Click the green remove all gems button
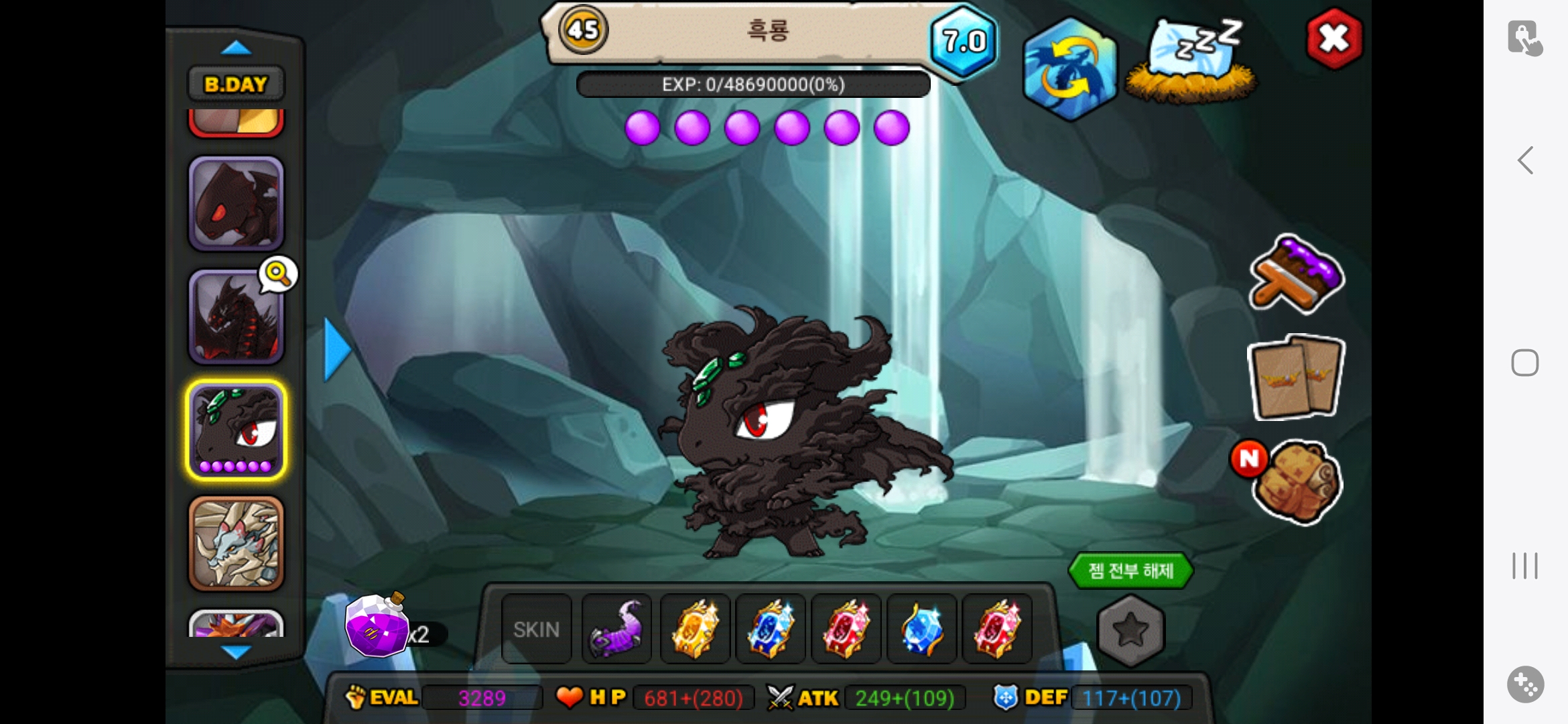Viewport: 1568px width, 724px height. pos(1130,571)
